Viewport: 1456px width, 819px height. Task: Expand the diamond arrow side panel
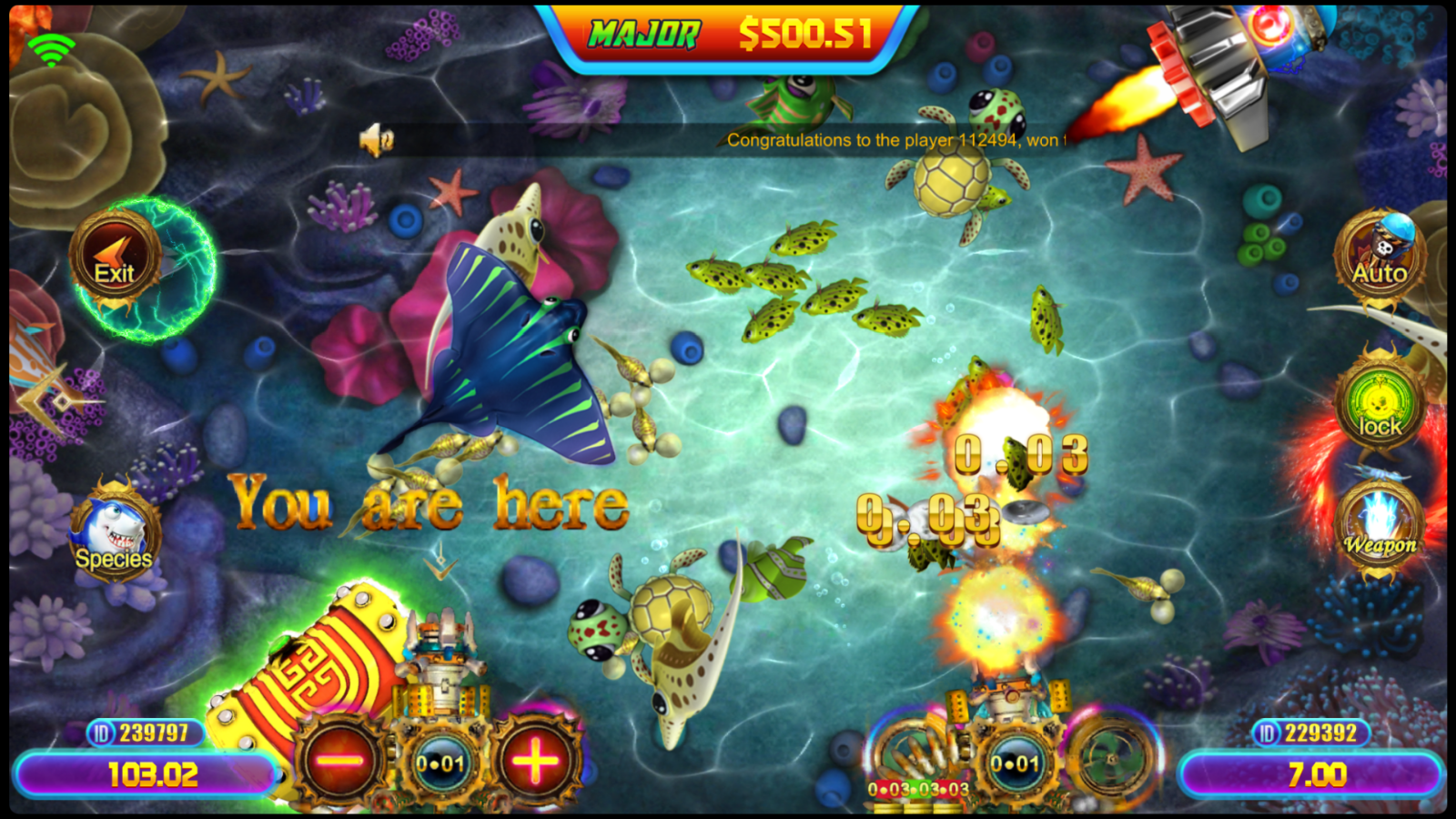point(56,398)
